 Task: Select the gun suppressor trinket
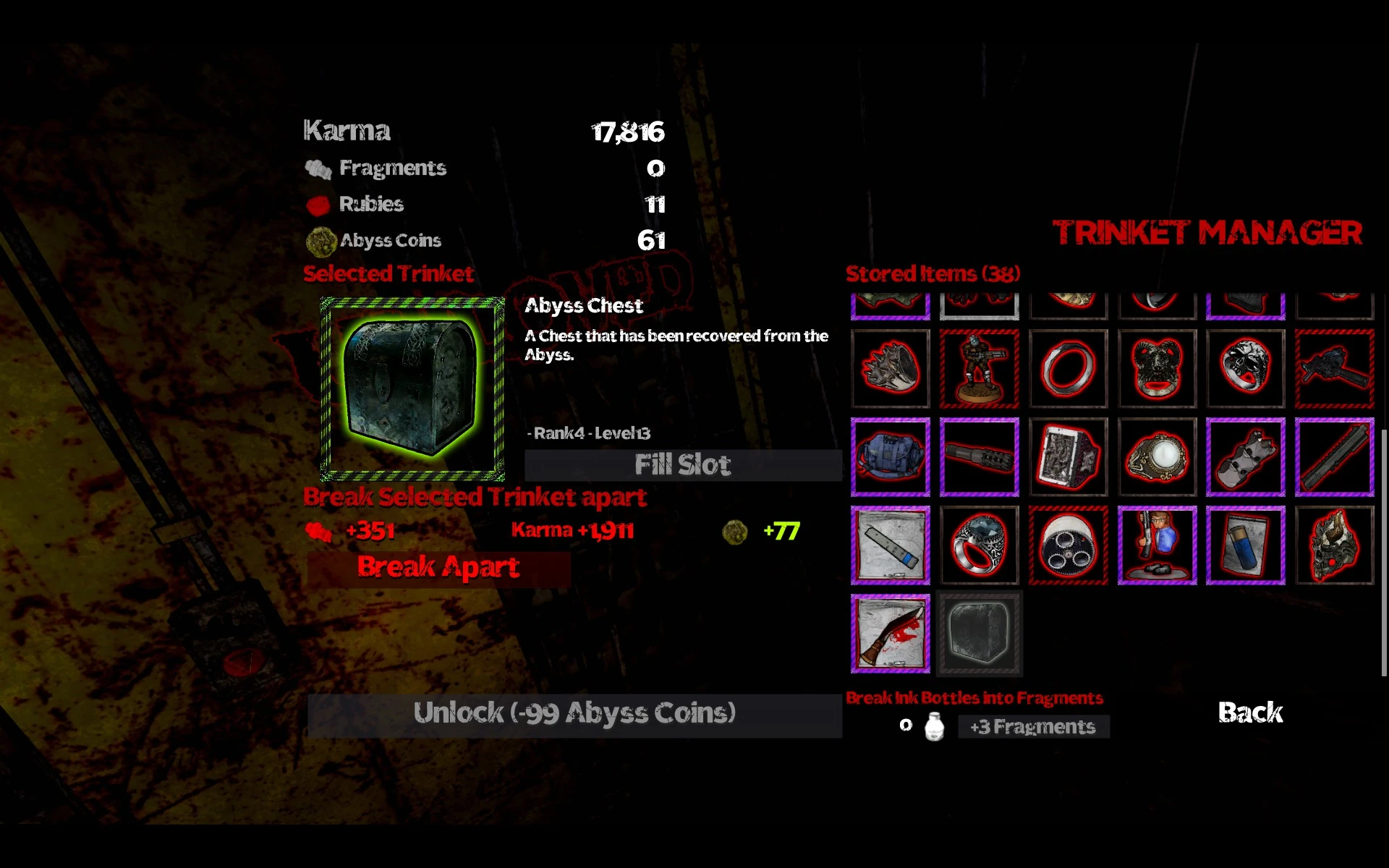[979, 456]
